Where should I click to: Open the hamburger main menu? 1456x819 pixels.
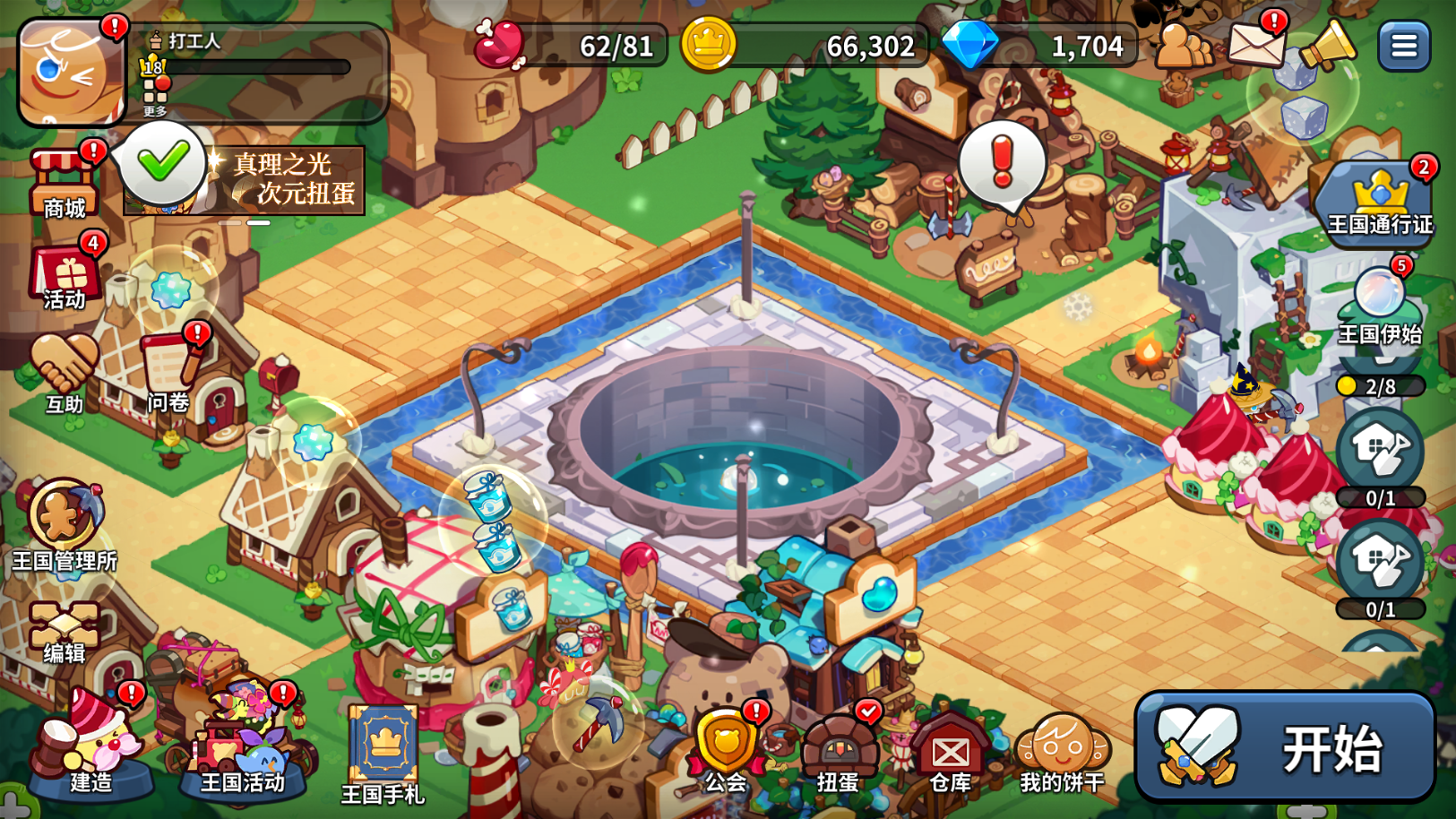pos(1403,46)
